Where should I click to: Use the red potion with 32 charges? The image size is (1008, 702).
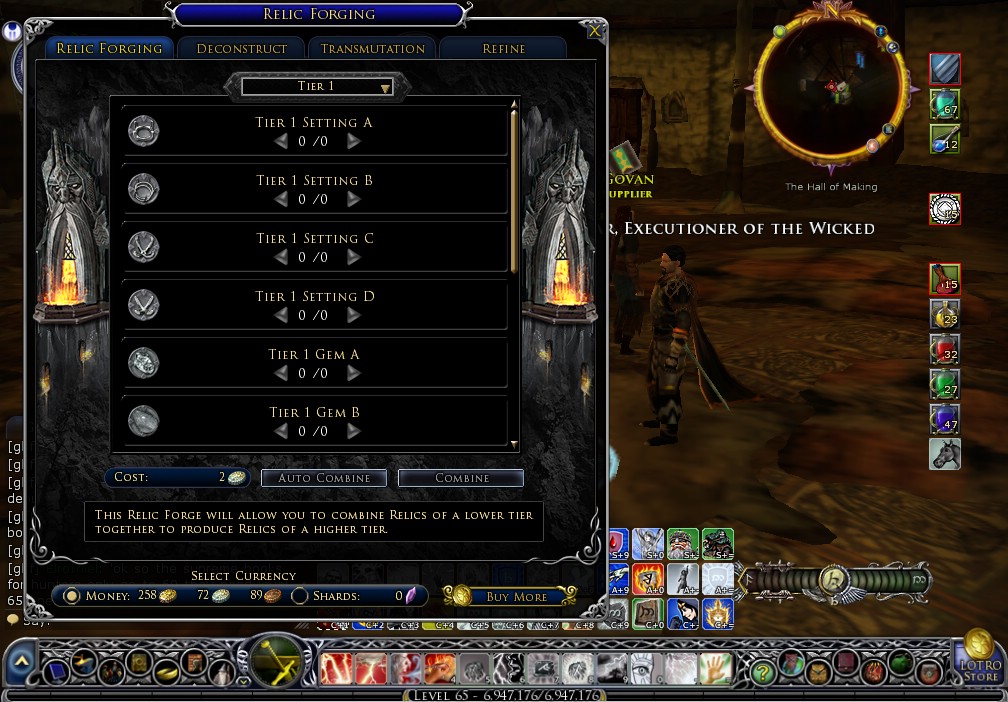pos(944,350)
